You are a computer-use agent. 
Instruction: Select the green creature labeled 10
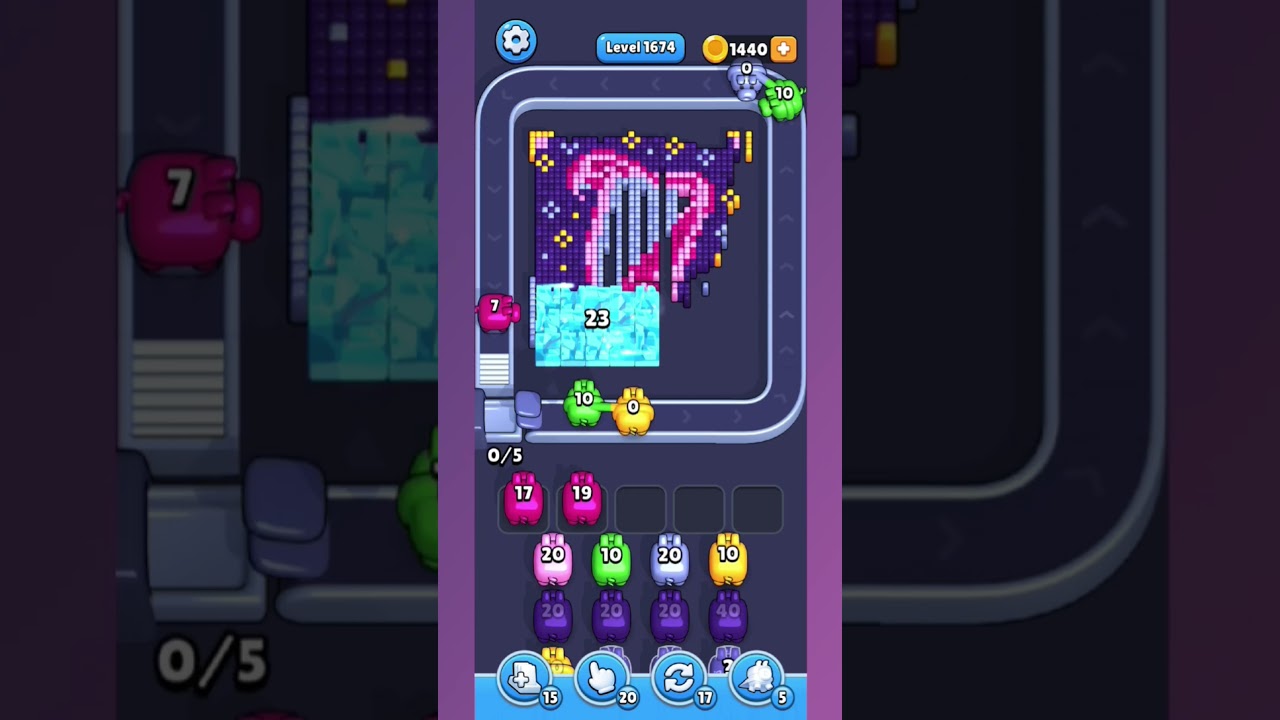pos(612,560)
